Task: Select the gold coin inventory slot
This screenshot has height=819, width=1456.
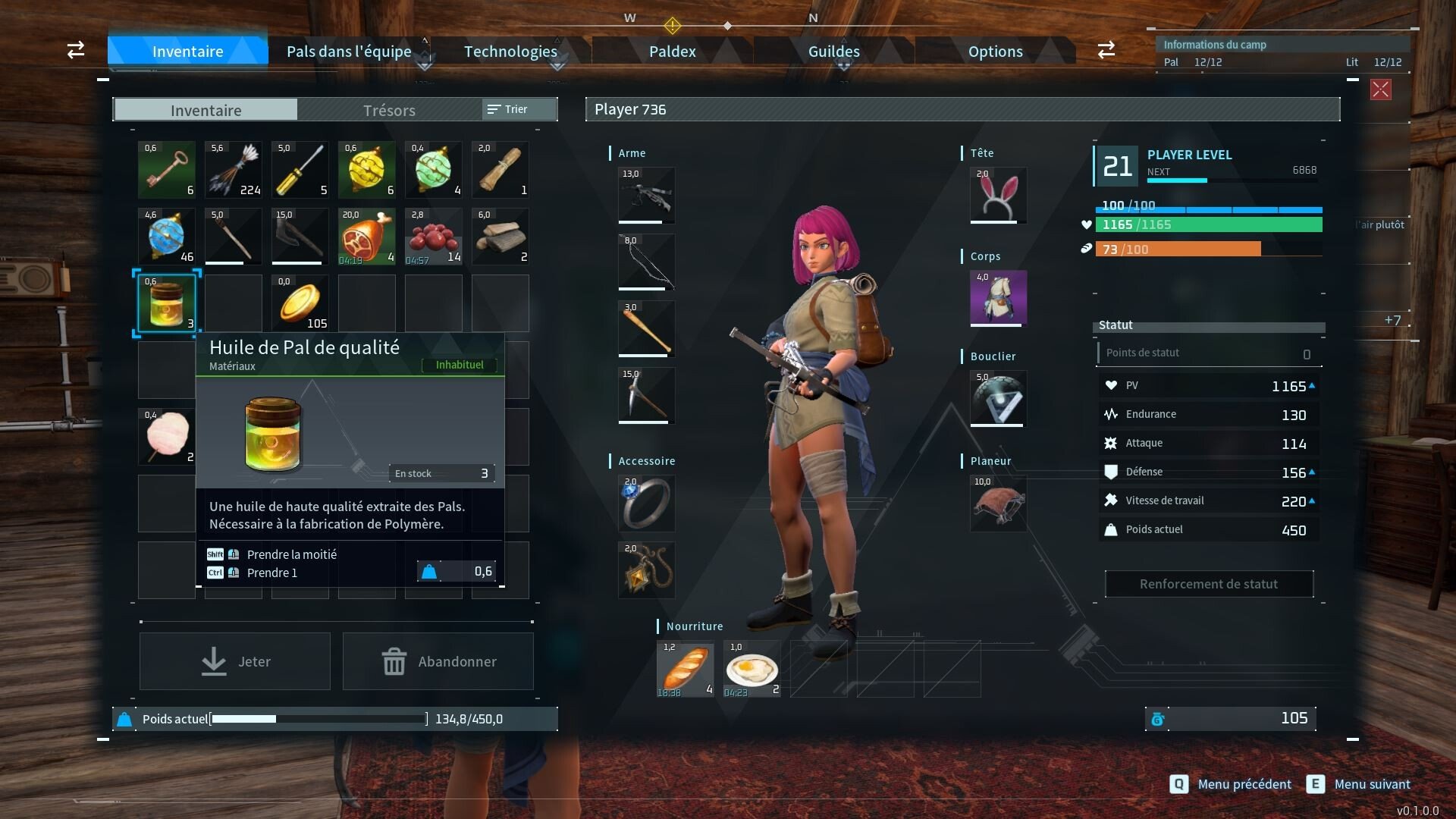Action: pos(300,303)
